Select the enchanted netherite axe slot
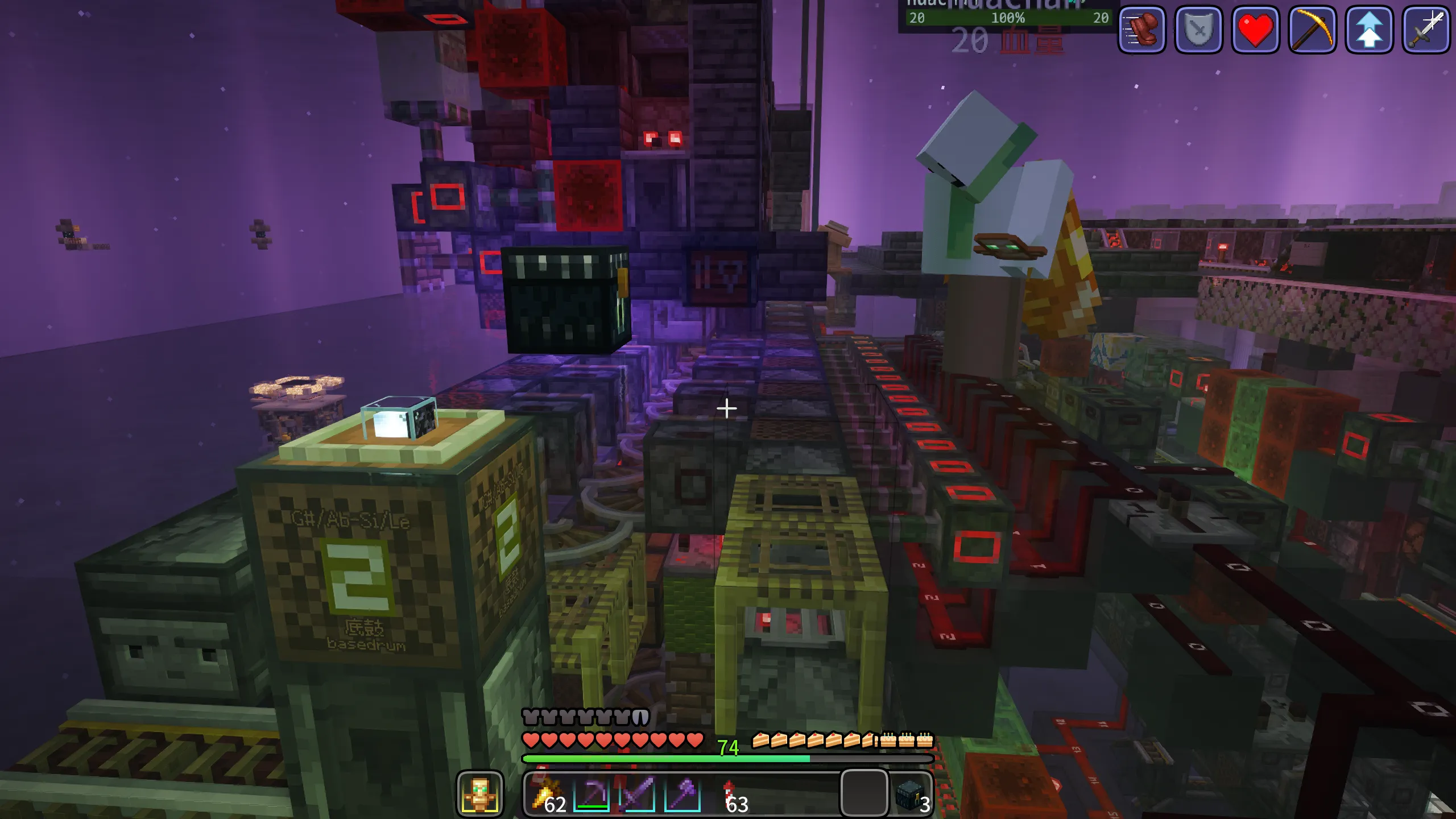The height and width of the screenshot is (819, 1456). 682,793
